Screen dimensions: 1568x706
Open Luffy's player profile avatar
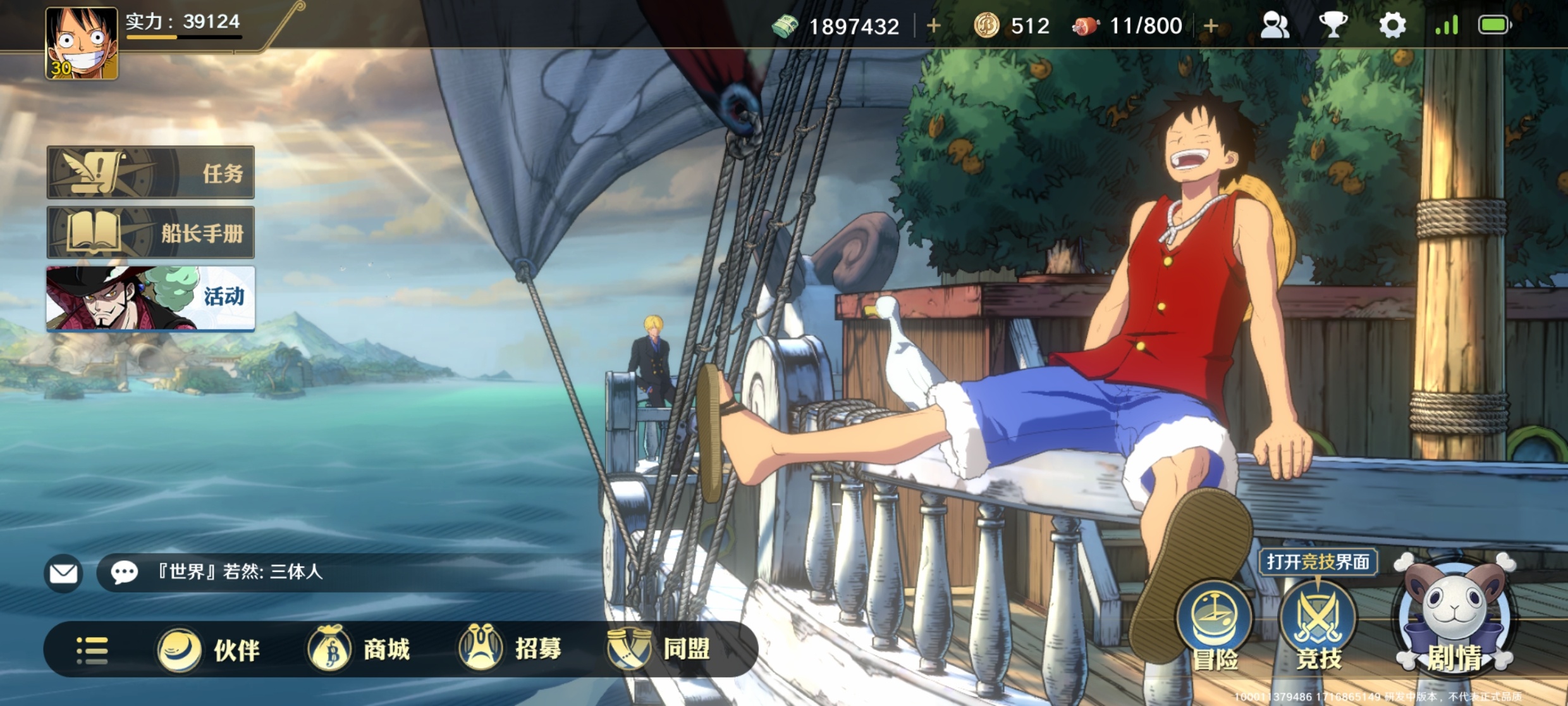(82, 43)
